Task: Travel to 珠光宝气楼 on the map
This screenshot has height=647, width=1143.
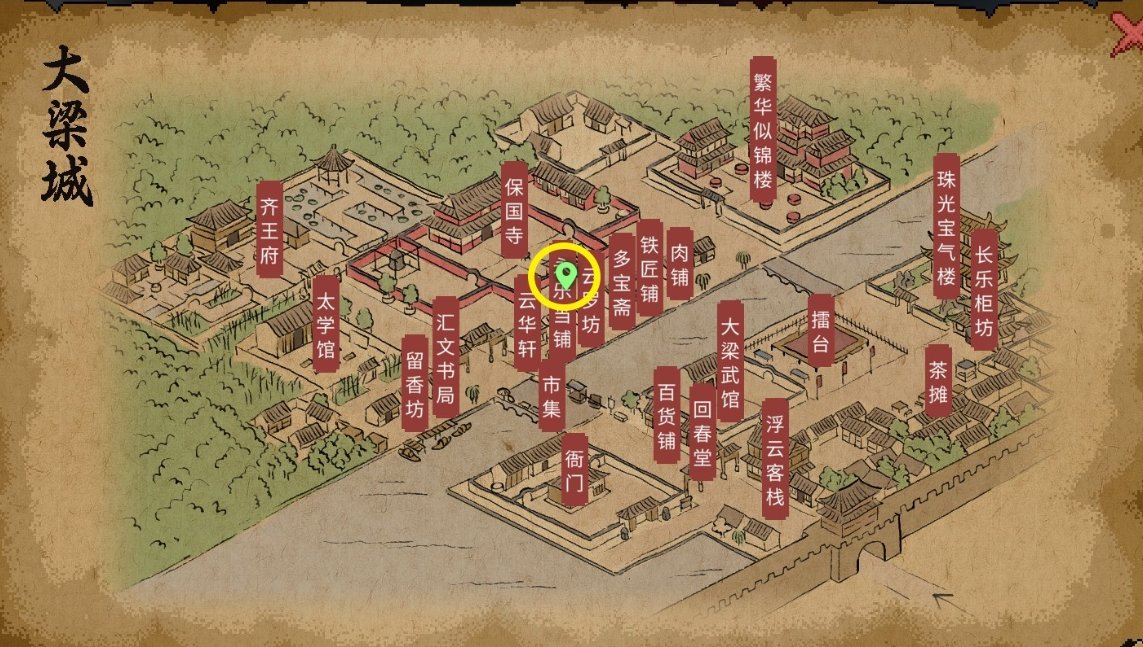Action: pyautogui.click(x=945, y=226)
